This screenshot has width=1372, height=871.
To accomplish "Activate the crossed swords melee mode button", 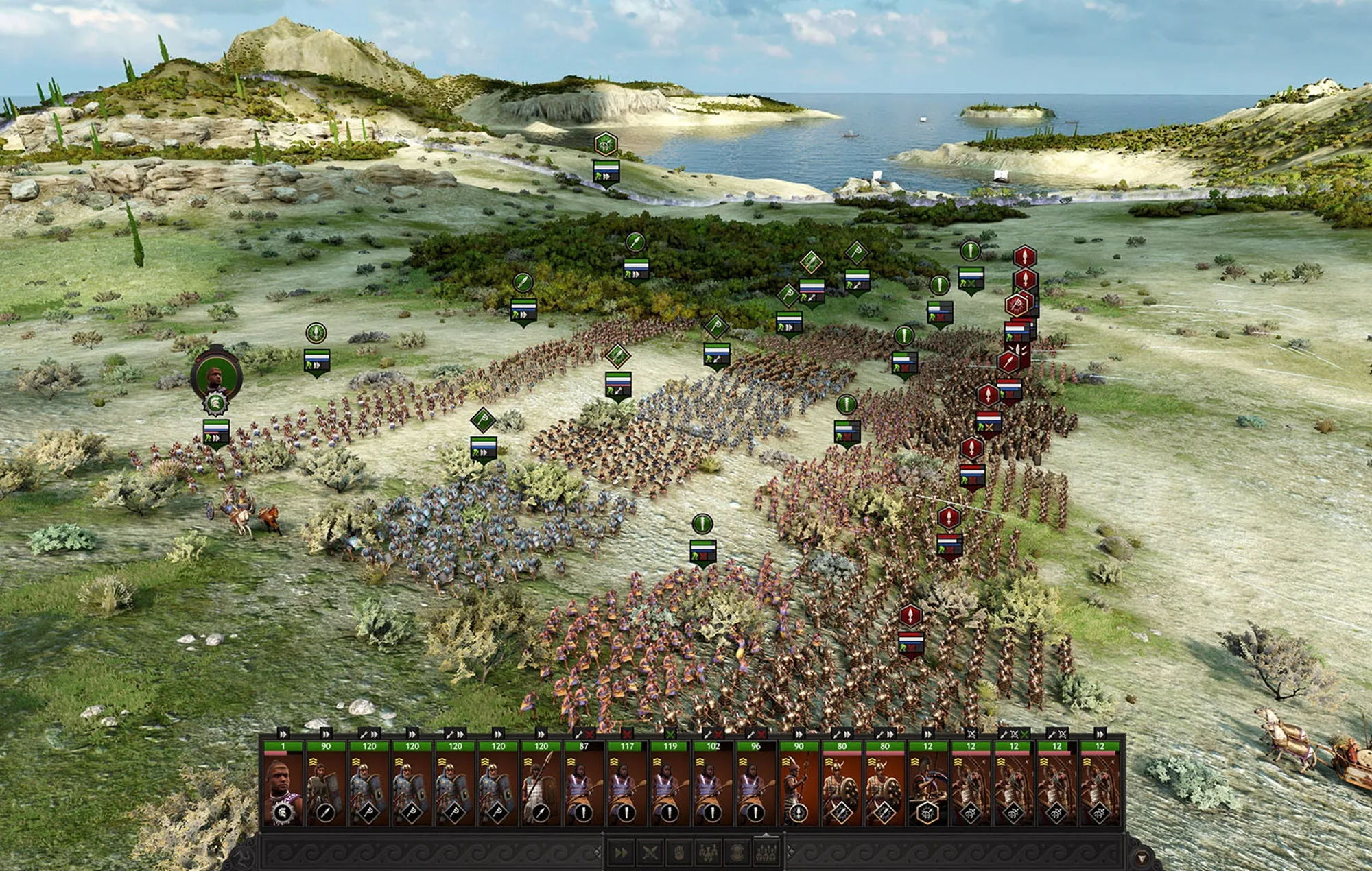I will point(650,852).
